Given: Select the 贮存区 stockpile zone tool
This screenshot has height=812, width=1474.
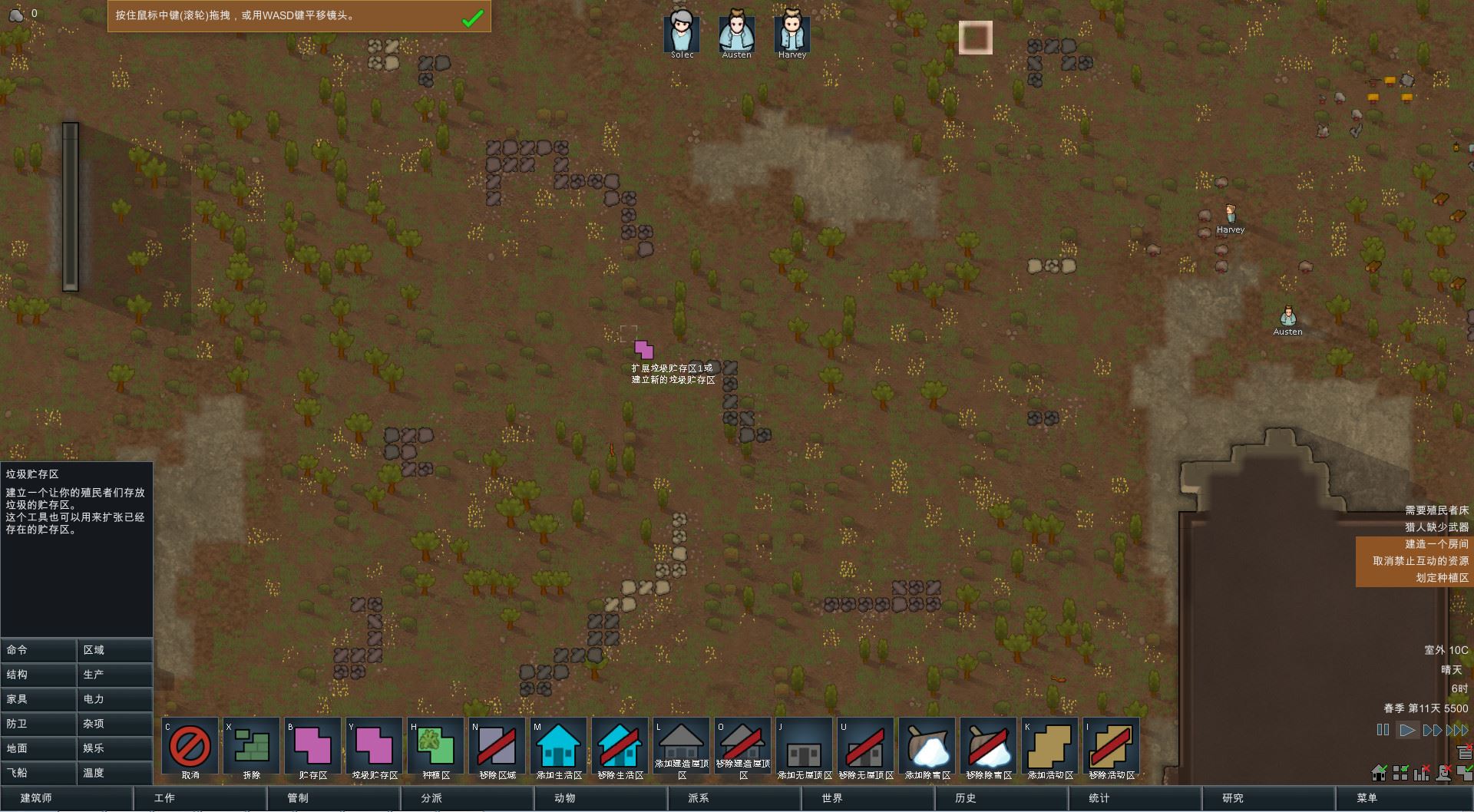Looking at the screenshot, I should (313, 746).
